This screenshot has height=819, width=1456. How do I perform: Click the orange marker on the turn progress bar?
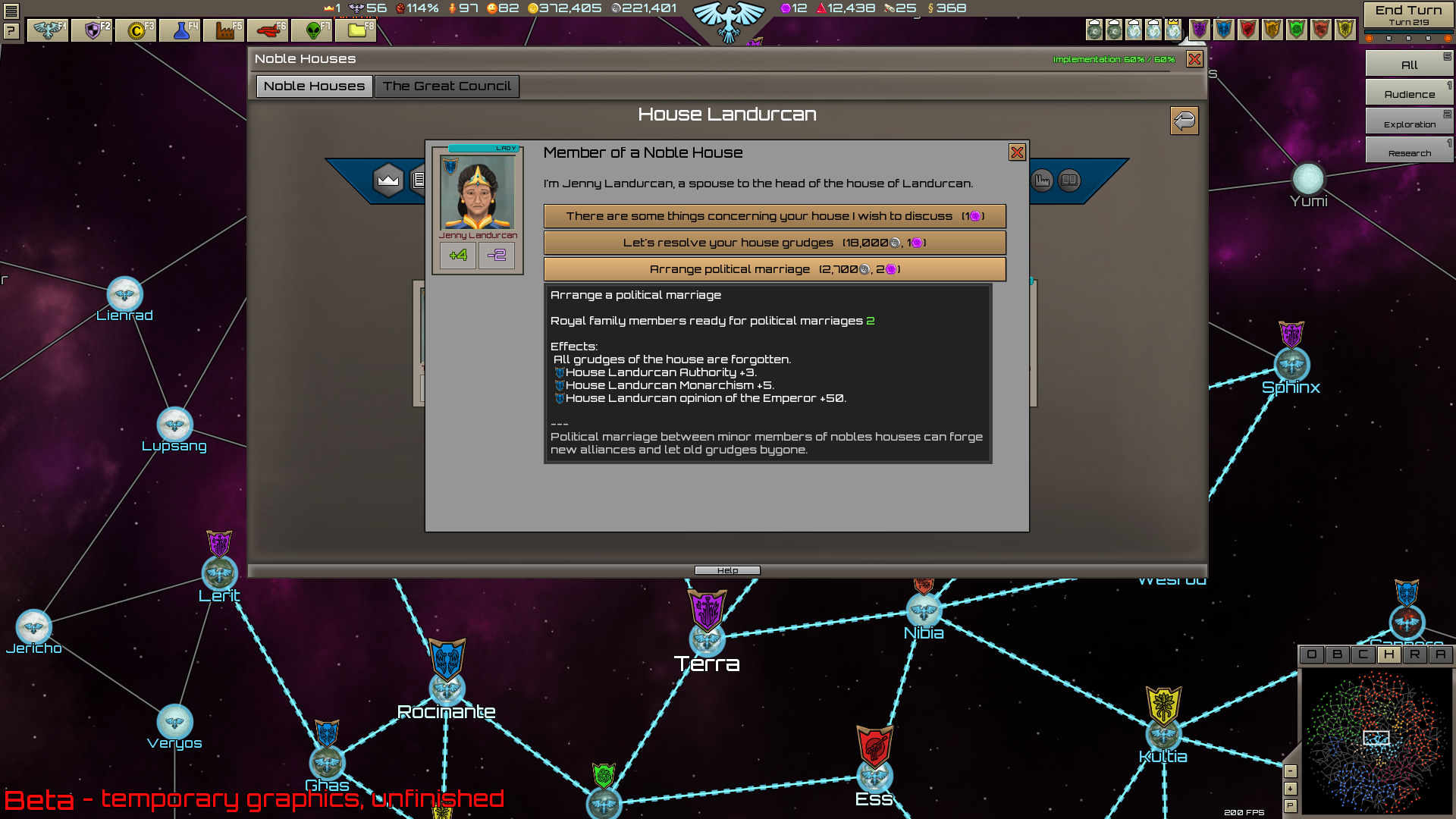[x=1368, y=38]
